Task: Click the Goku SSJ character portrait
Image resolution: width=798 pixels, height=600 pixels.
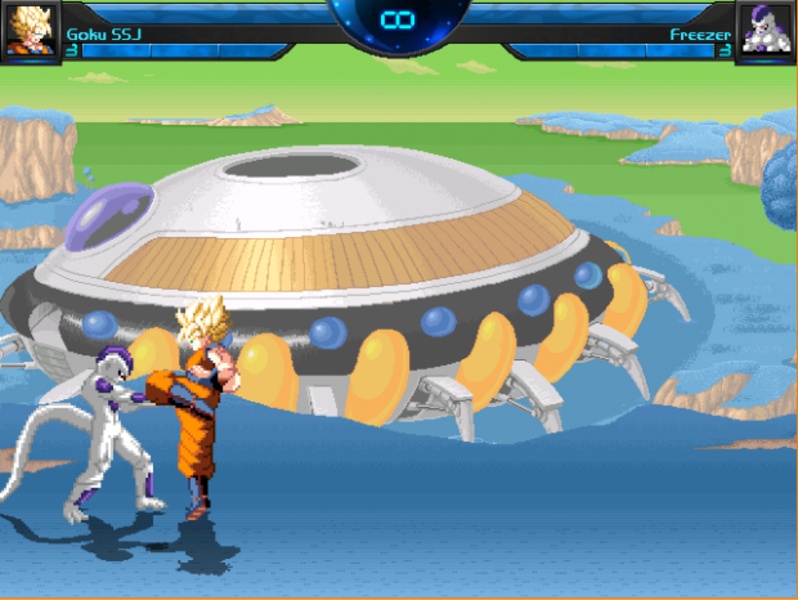Action: tap(30, 30)
